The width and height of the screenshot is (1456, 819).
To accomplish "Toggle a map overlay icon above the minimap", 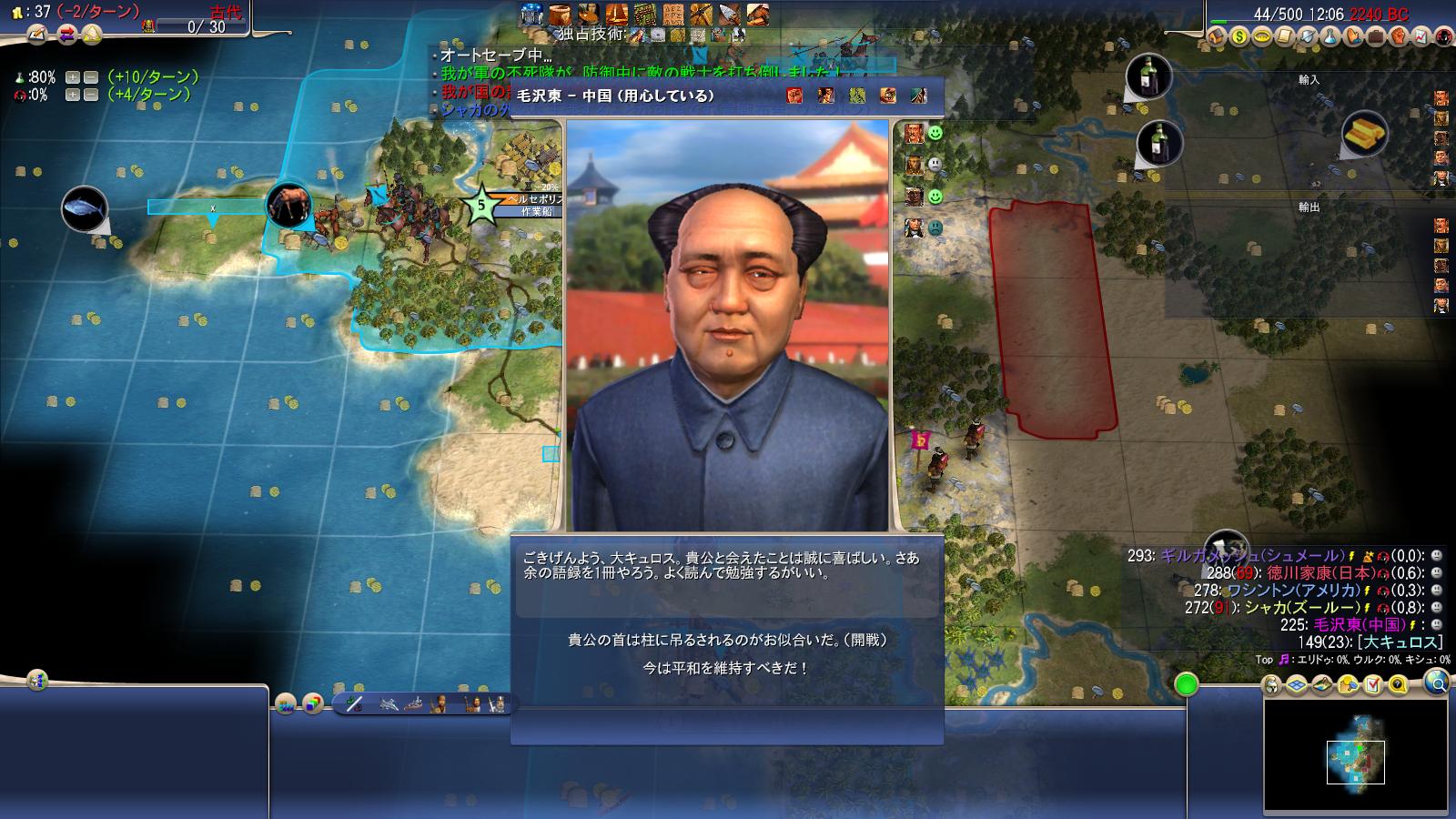I will (x=1297, y=684).
